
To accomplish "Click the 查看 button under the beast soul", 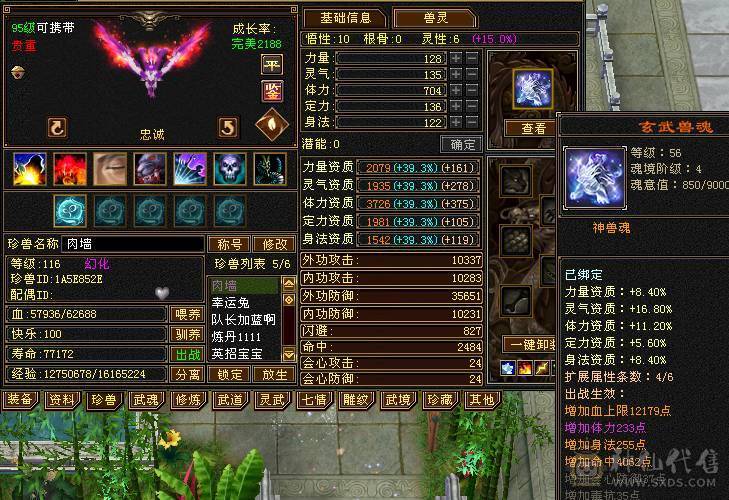I will click(x=533, y=128).
